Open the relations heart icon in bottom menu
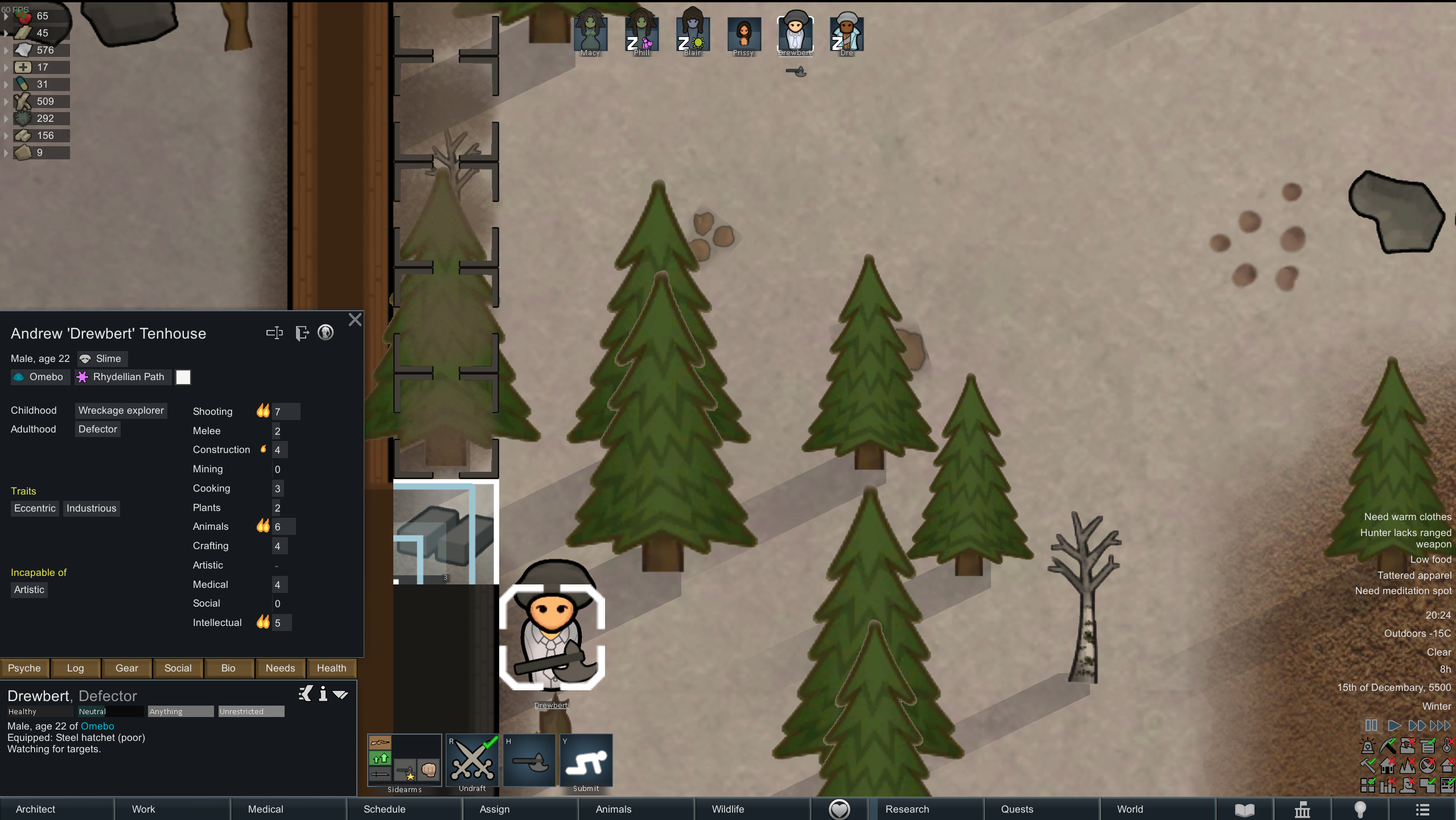This screenshot has width=1456, height=820. pos(840,808)
